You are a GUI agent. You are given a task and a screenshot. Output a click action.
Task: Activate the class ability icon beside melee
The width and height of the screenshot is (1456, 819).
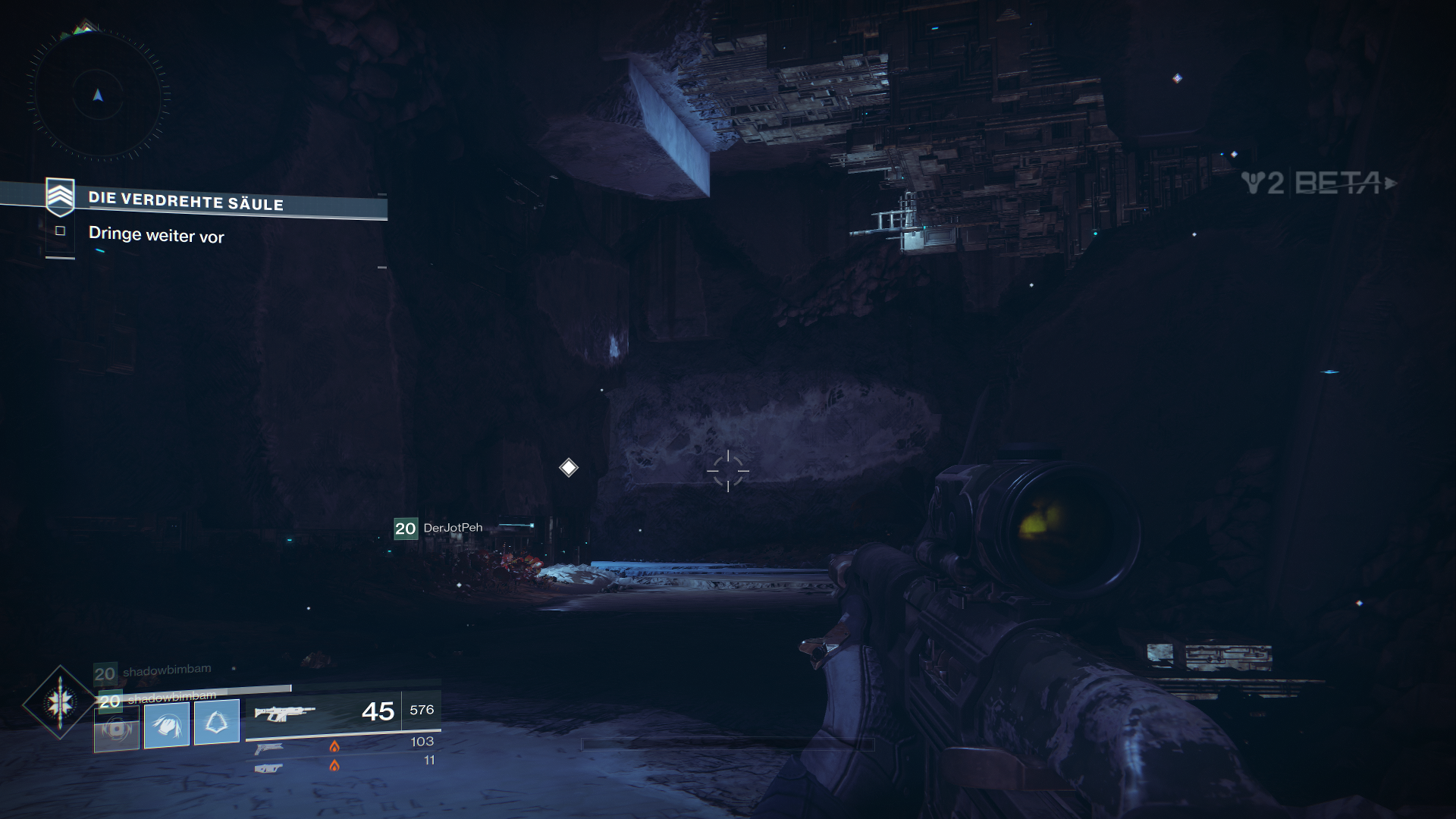point(217,722)
